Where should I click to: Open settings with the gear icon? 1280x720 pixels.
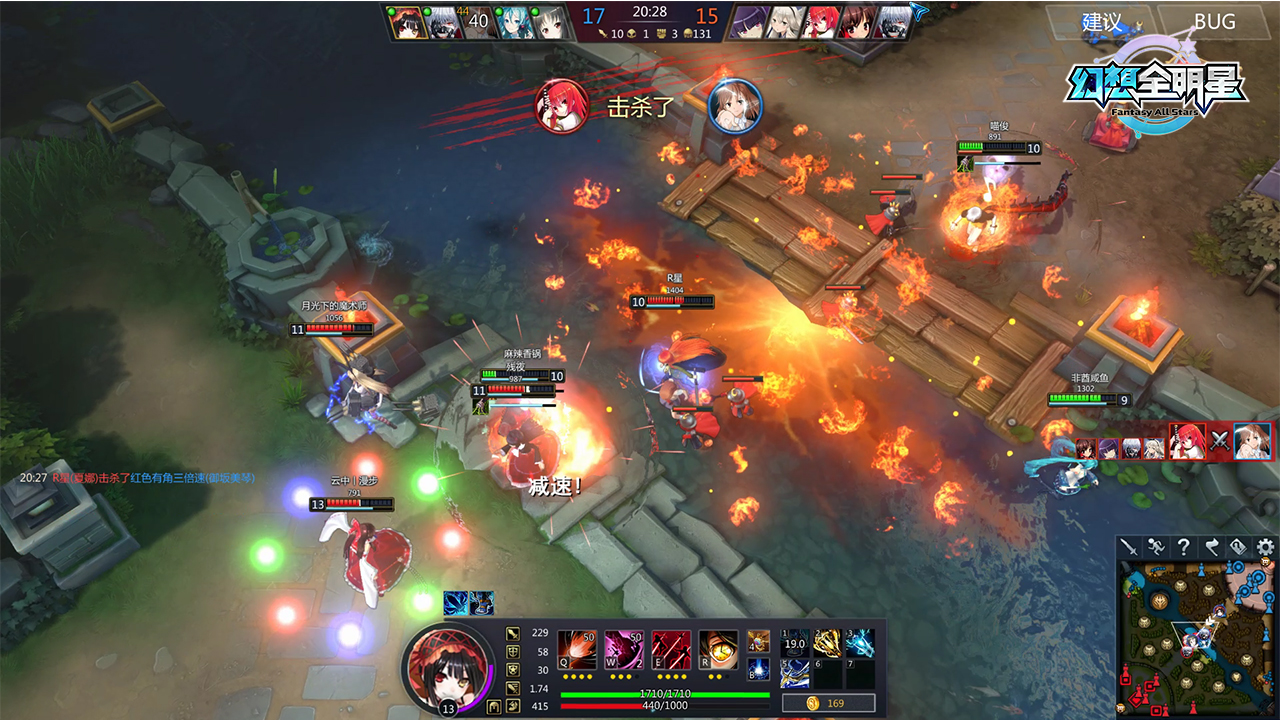[1266, 547]
